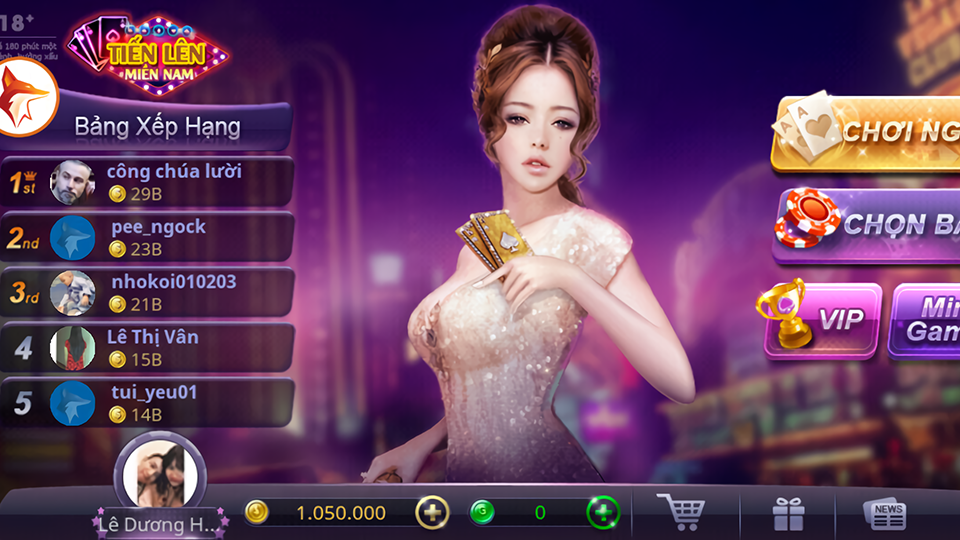The image size is (960, 540).
Task: Select Lê Thị Vân leaderboard row
Action: [148, 347]
